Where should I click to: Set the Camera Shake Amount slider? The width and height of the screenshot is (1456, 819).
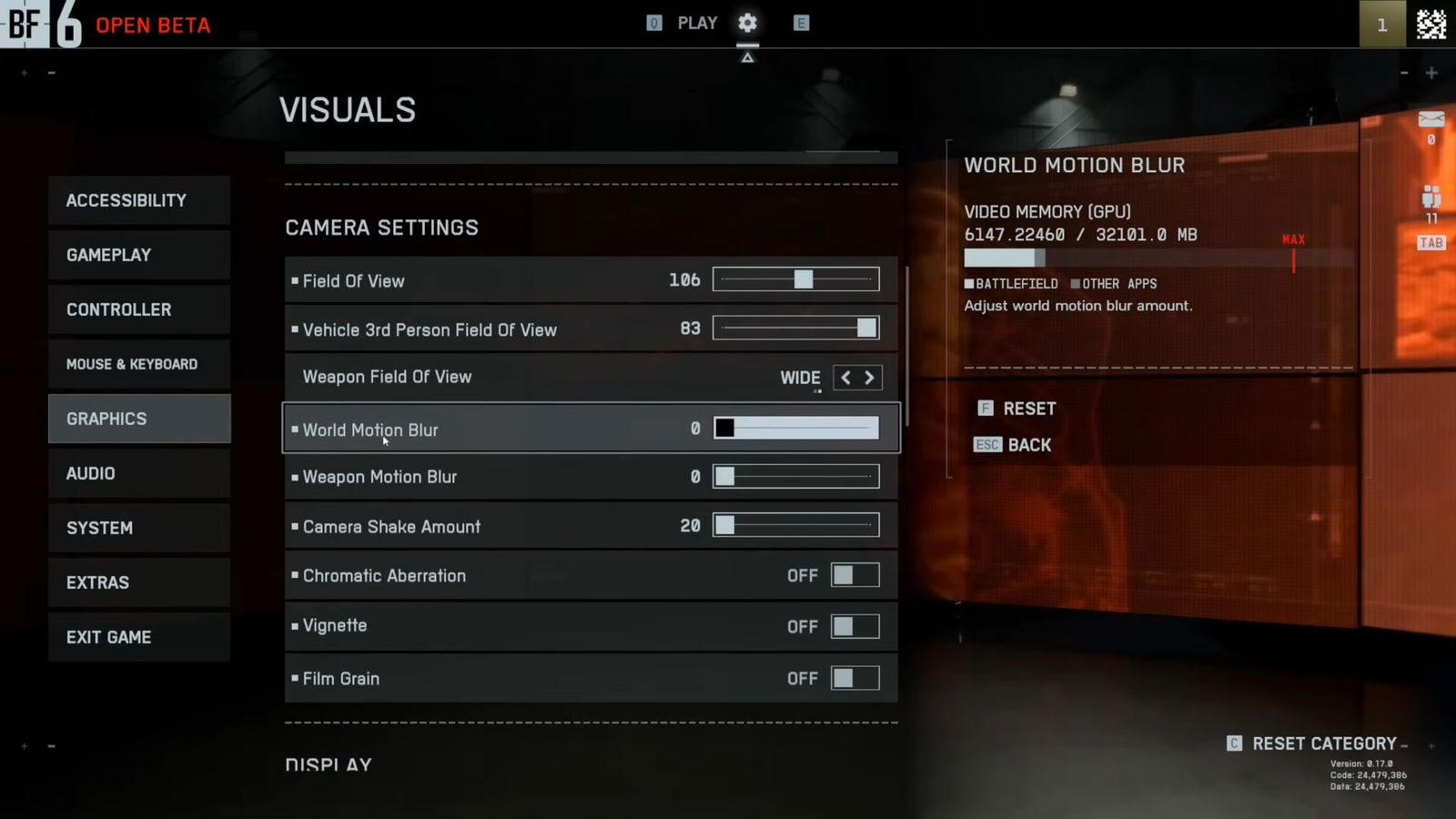(795, 525)
